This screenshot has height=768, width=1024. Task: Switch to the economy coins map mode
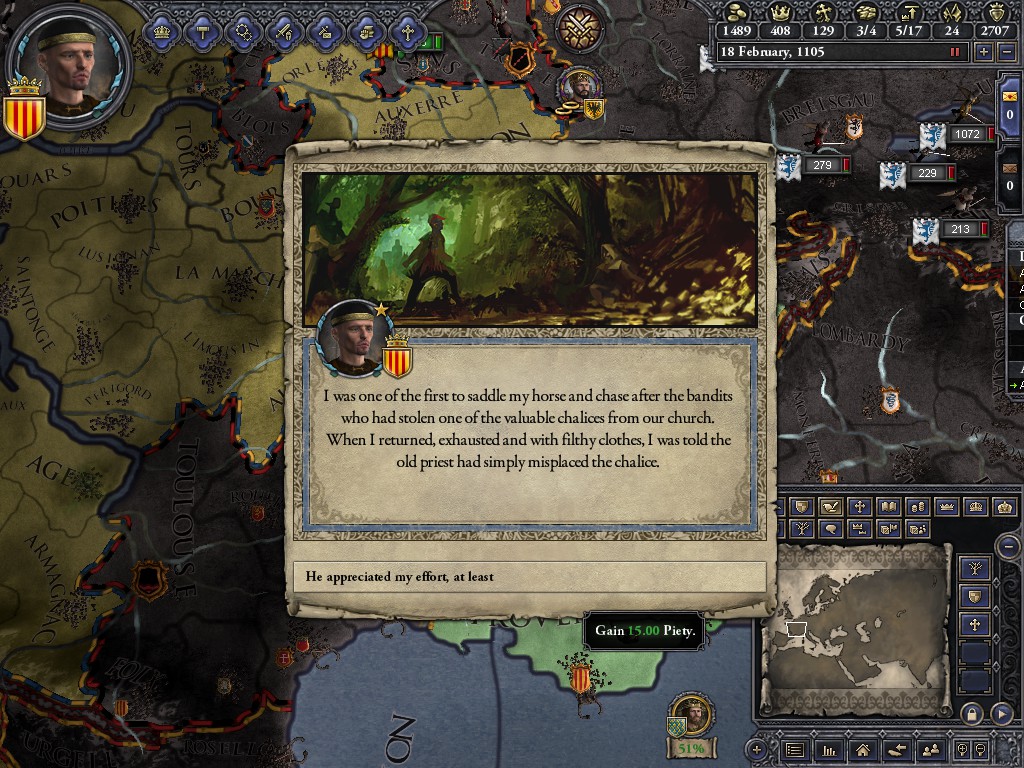917,507
